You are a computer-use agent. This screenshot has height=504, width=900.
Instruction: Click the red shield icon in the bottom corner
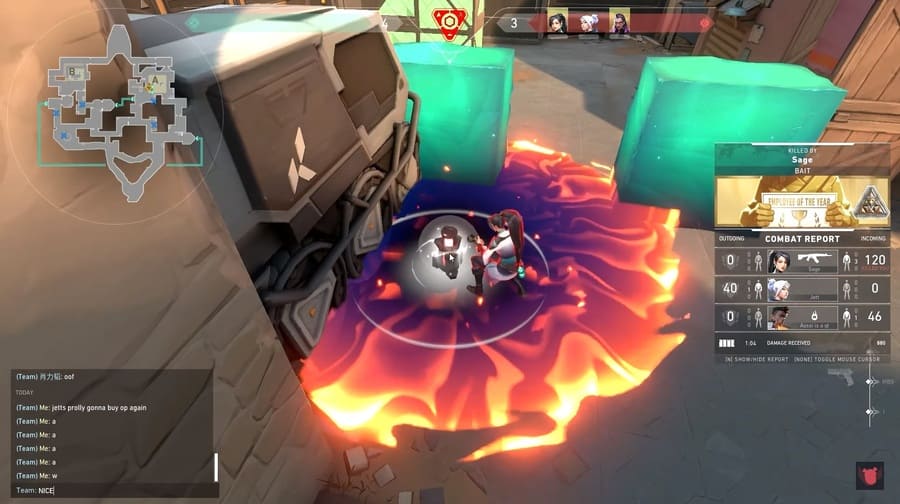click(x=869, y=474)
